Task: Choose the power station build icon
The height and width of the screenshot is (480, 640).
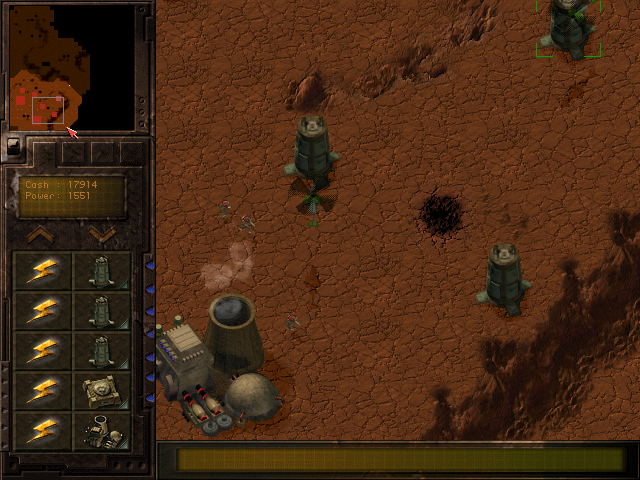Action: [x=102, y=430]
